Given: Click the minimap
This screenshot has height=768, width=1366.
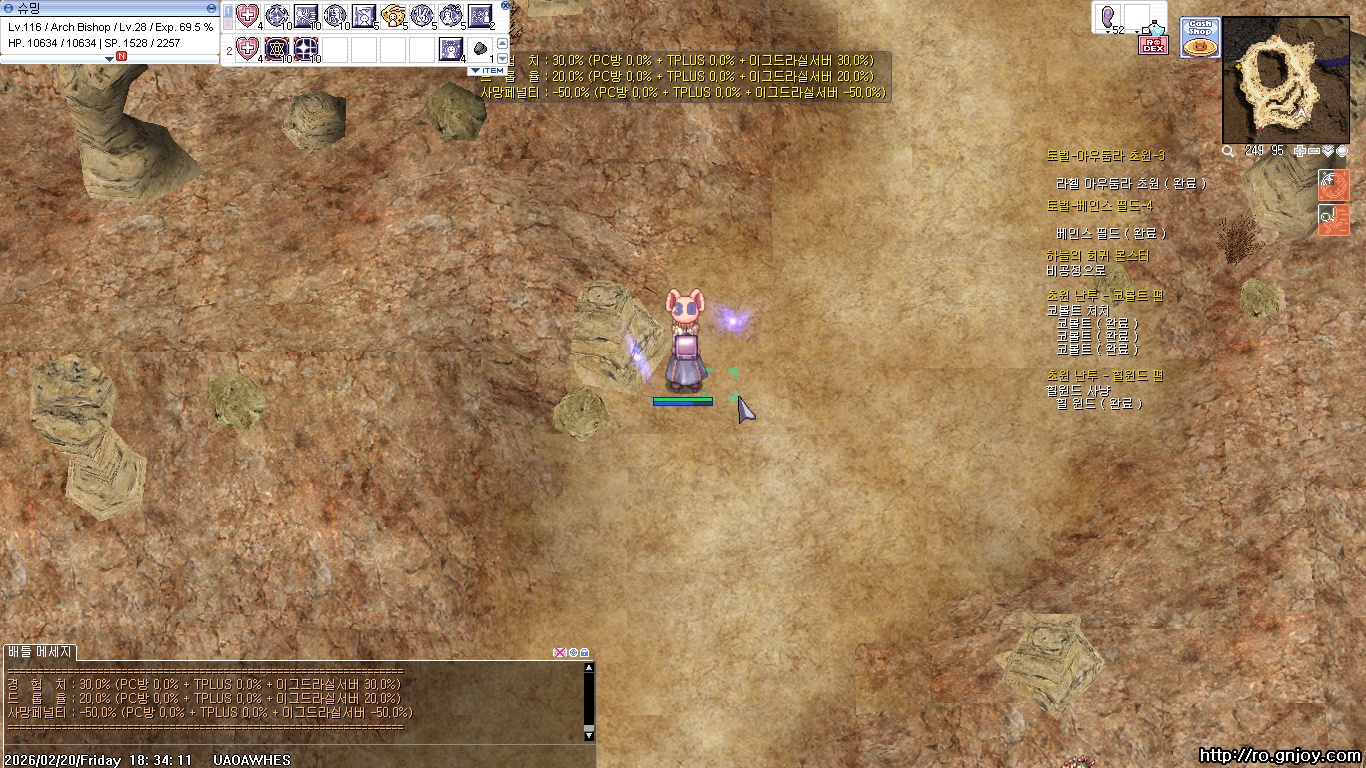Looking at the screenshot, I should (x=1283, y=80).
